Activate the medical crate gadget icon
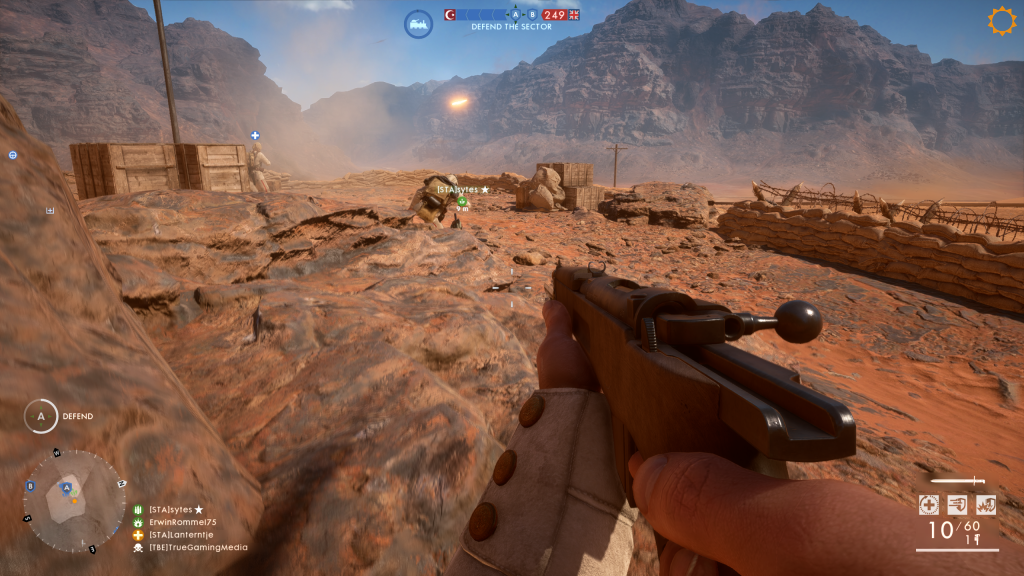The image size is (1024, 576). pyautogui.click(x=929, y=505)
